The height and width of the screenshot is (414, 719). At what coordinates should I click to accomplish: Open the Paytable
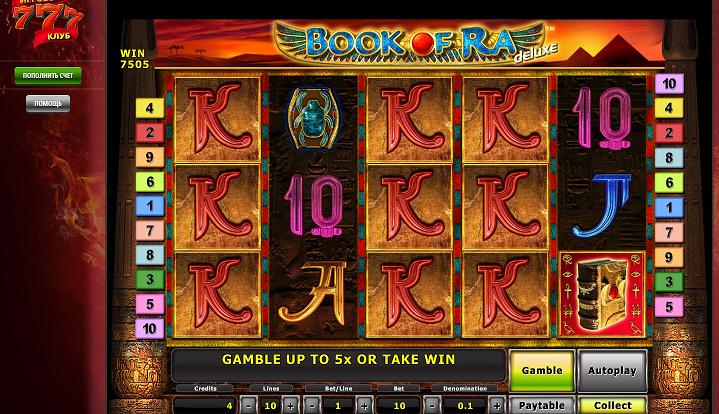click(542, 406)
